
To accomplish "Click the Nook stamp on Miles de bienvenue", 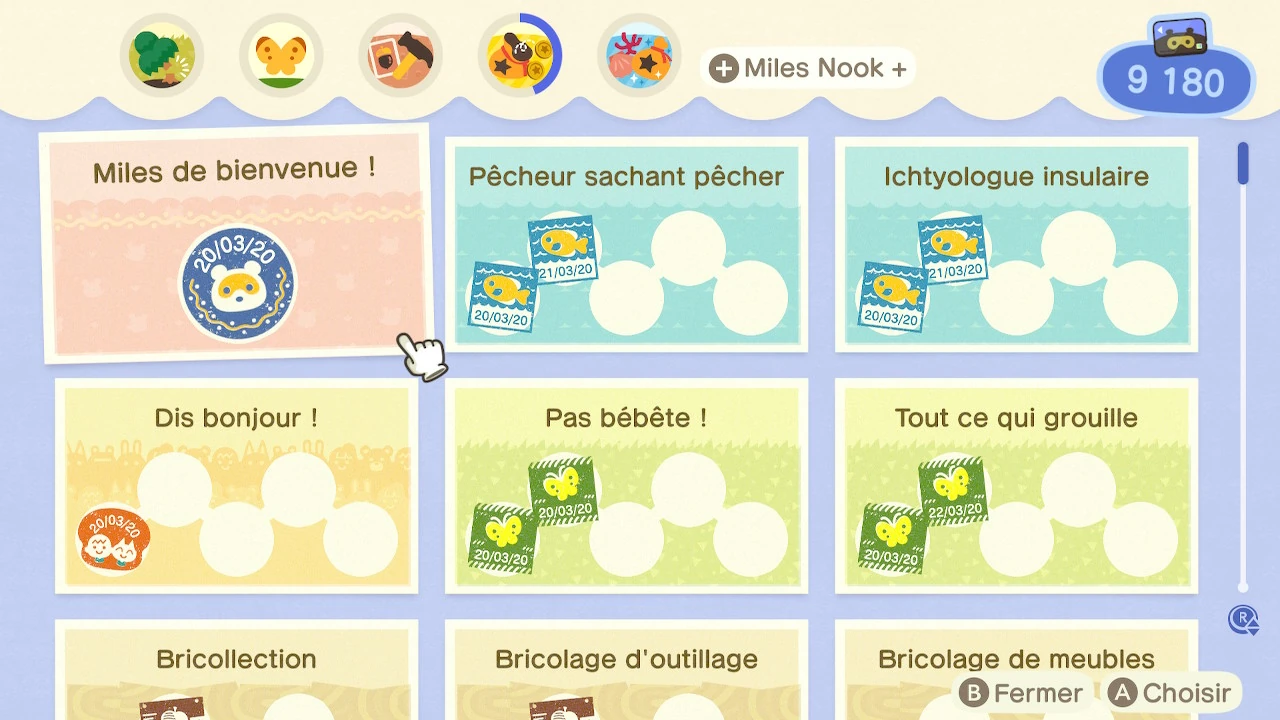I will coord(237,283).
